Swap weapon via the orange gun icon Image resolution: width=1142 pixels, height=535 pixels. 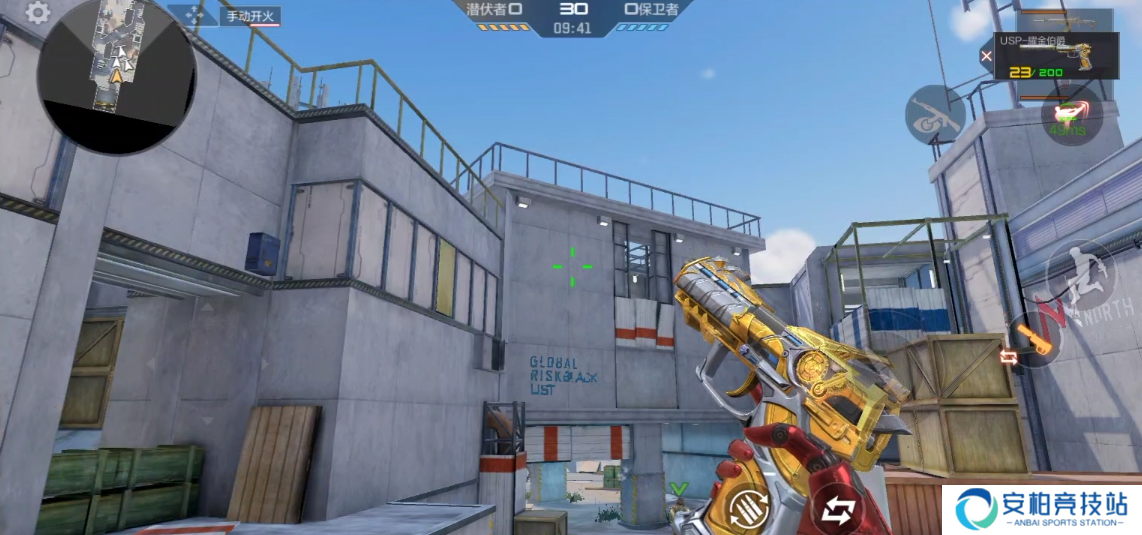[x=1034, y=341]
